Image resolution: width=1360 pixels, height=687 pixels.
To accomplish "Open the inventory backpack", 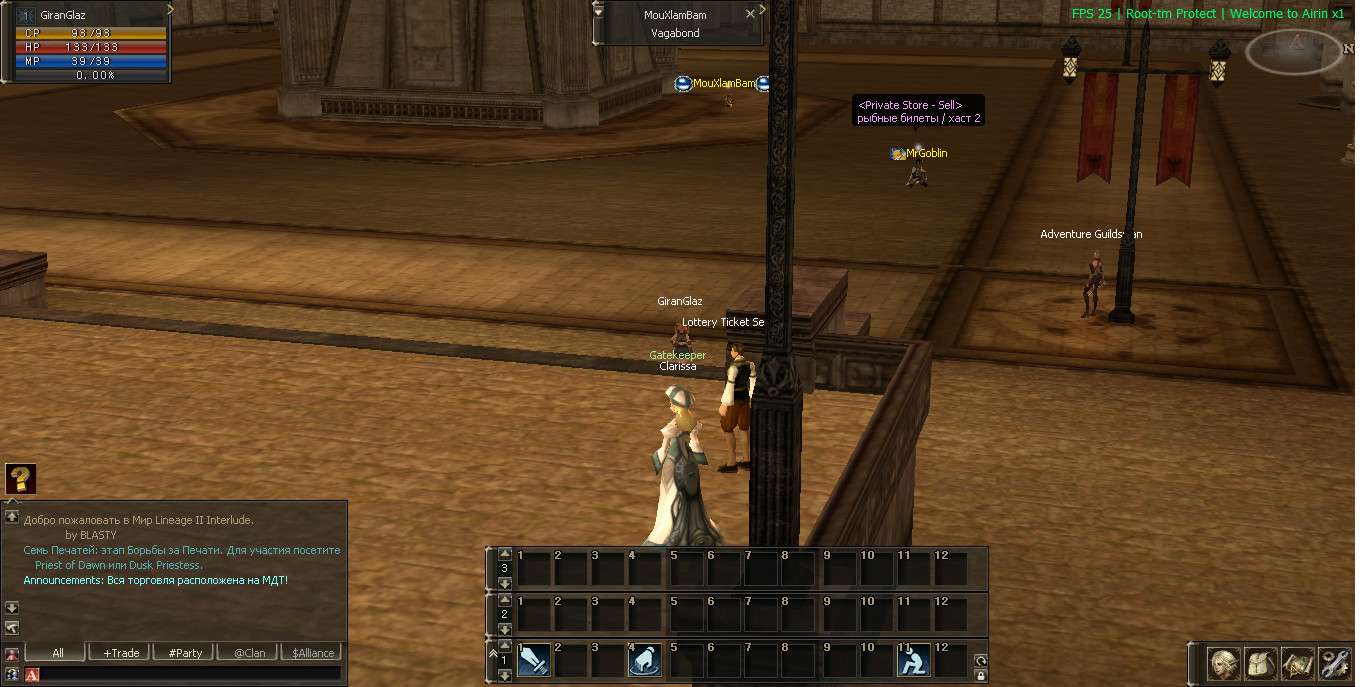I will [1261, 663].
